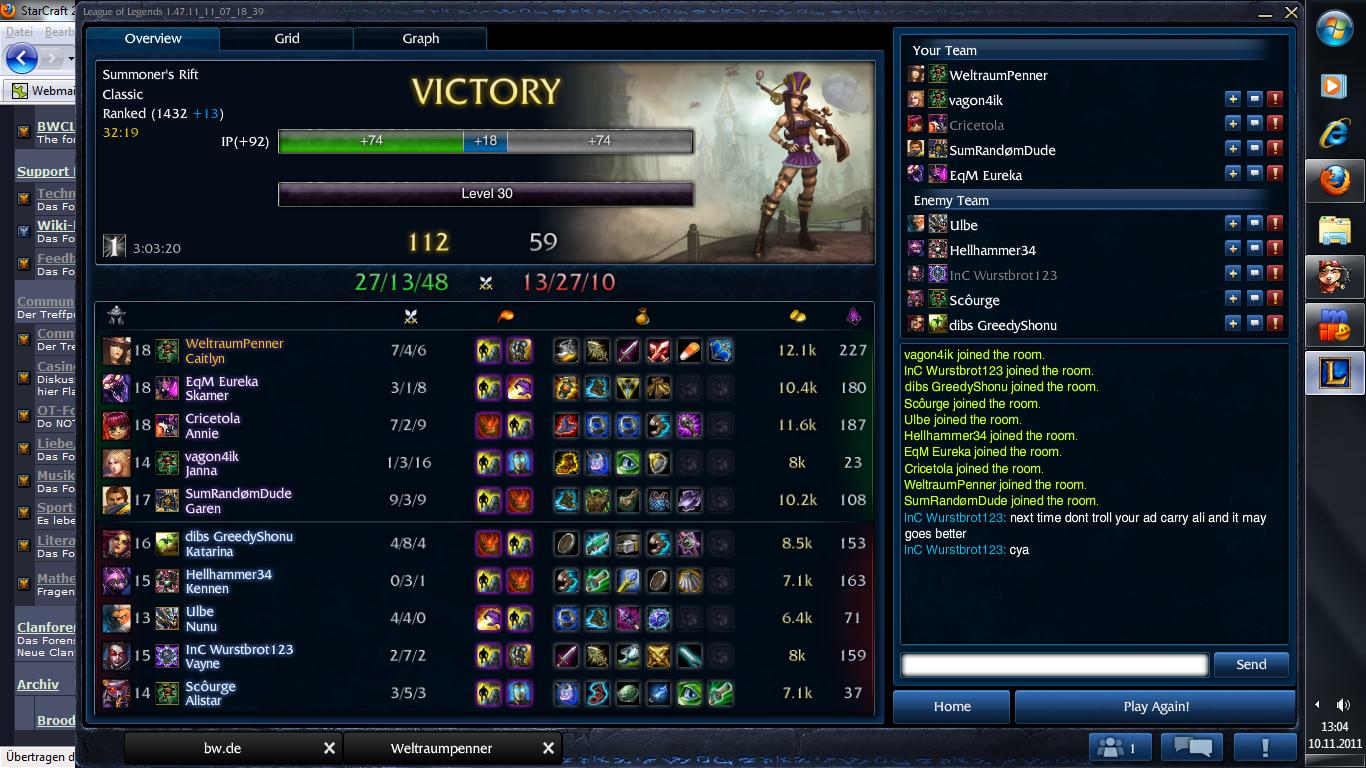Send the chat message

click(x=1250, y=665)
